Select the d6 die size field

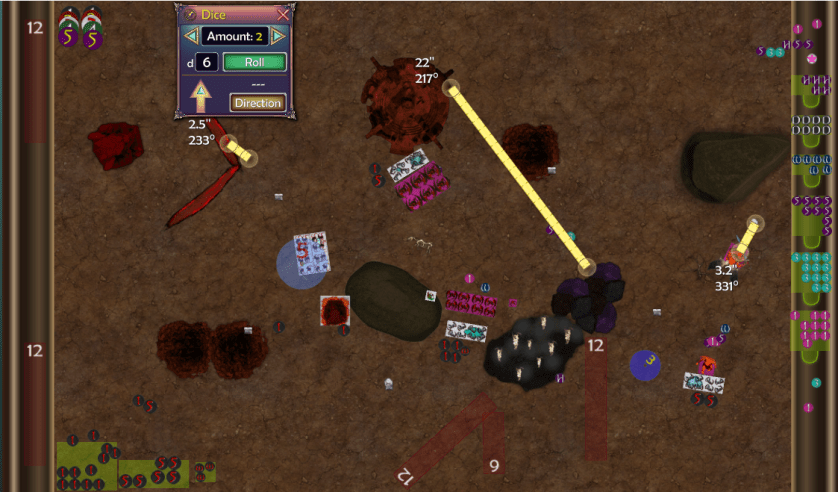[x=205, y=62]
